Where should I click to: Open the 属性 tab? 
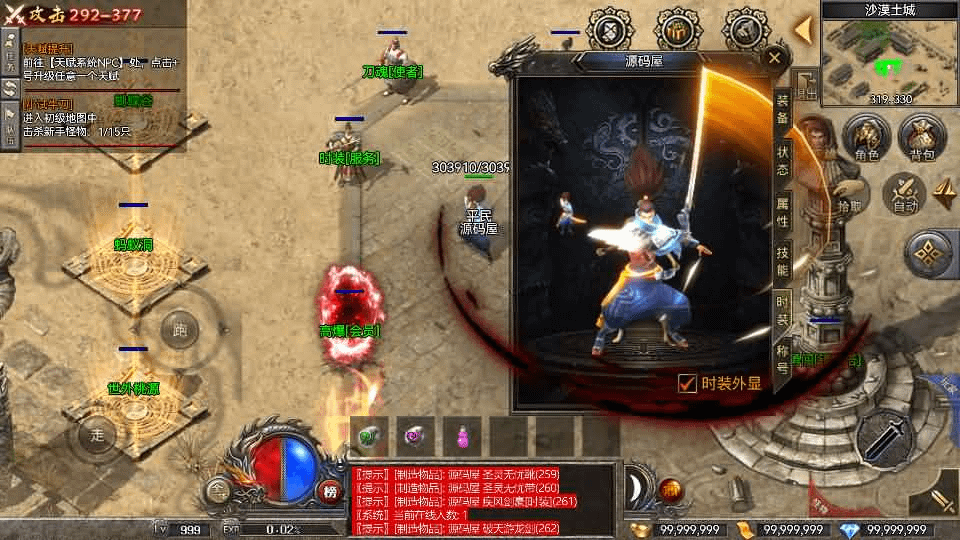point(782,212)
